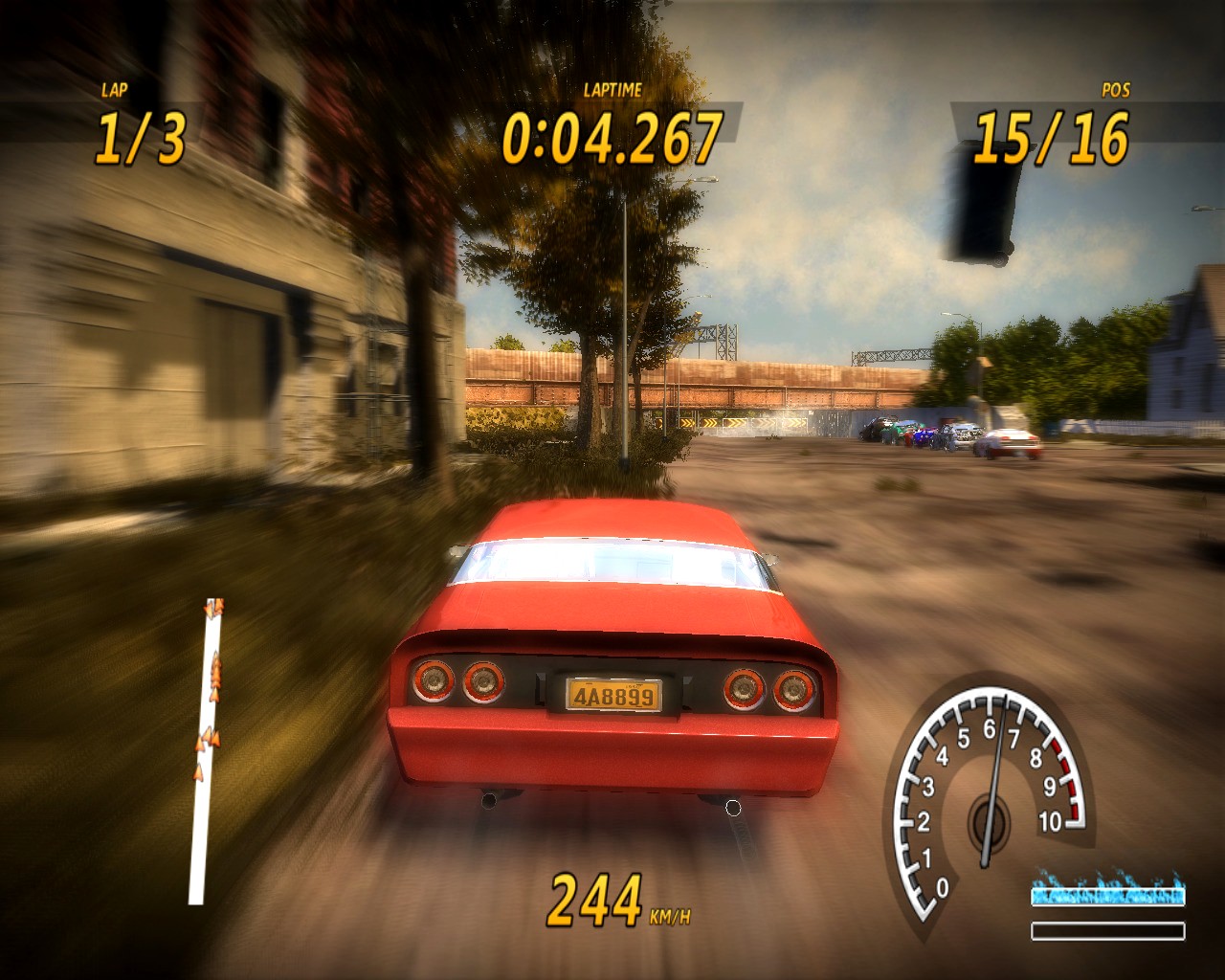1225x980 pixels.
Task: Click the vertical track progress strip
Action: click(201, 823)
